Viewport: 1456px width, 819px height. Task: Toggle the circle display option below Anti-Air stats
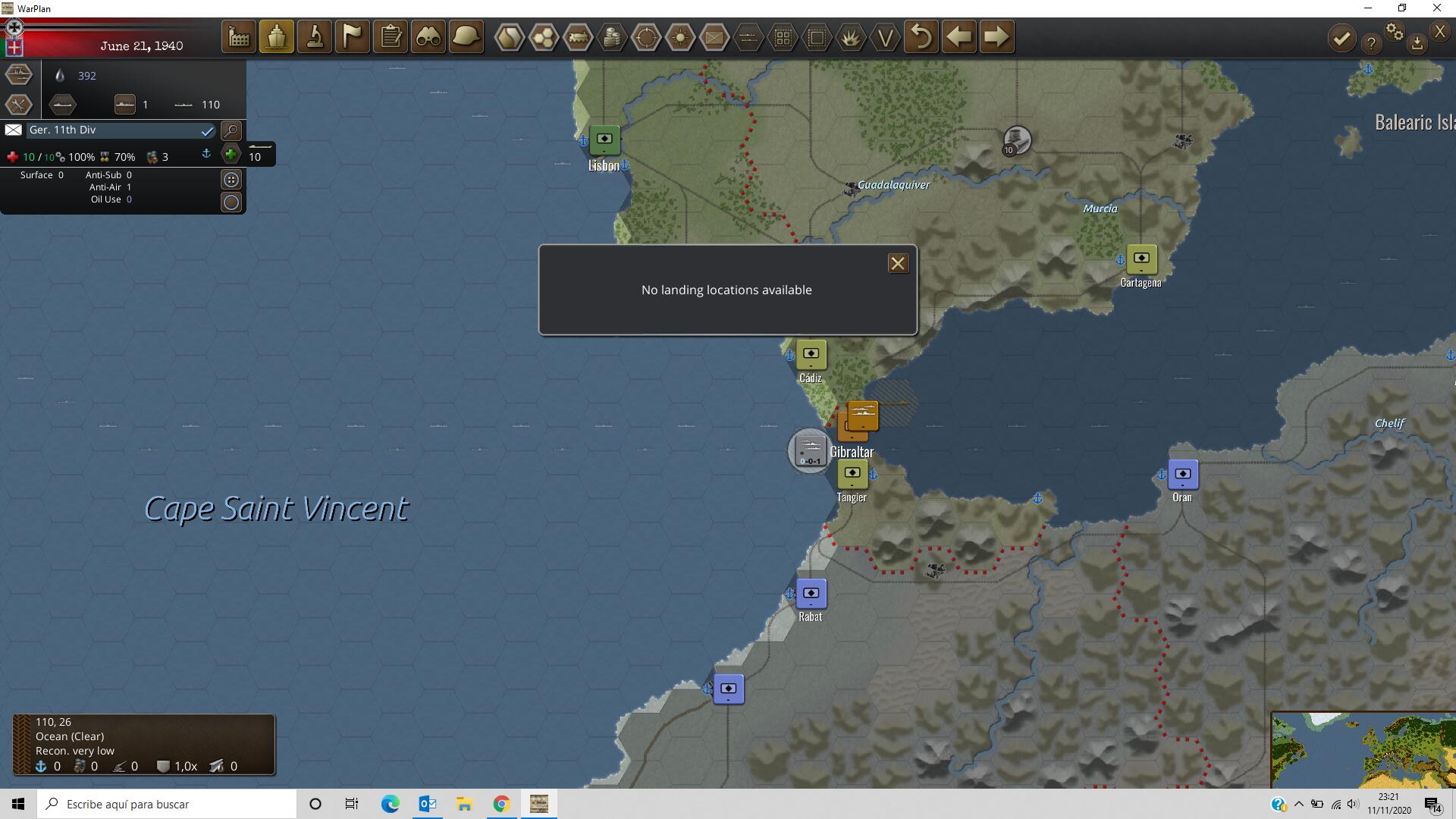click(x=231, y=202)
